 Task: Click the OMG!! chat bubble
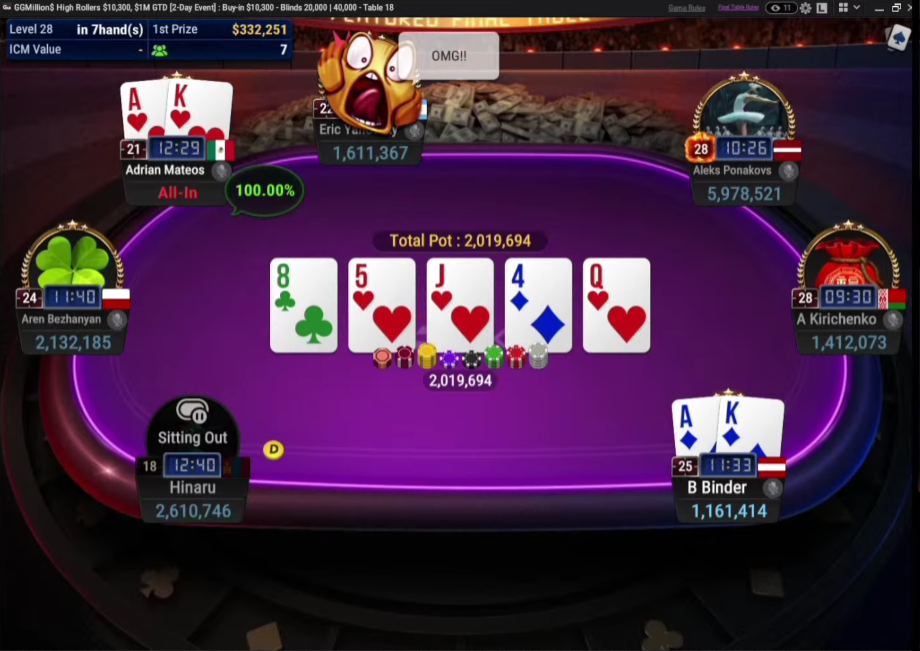448,56
